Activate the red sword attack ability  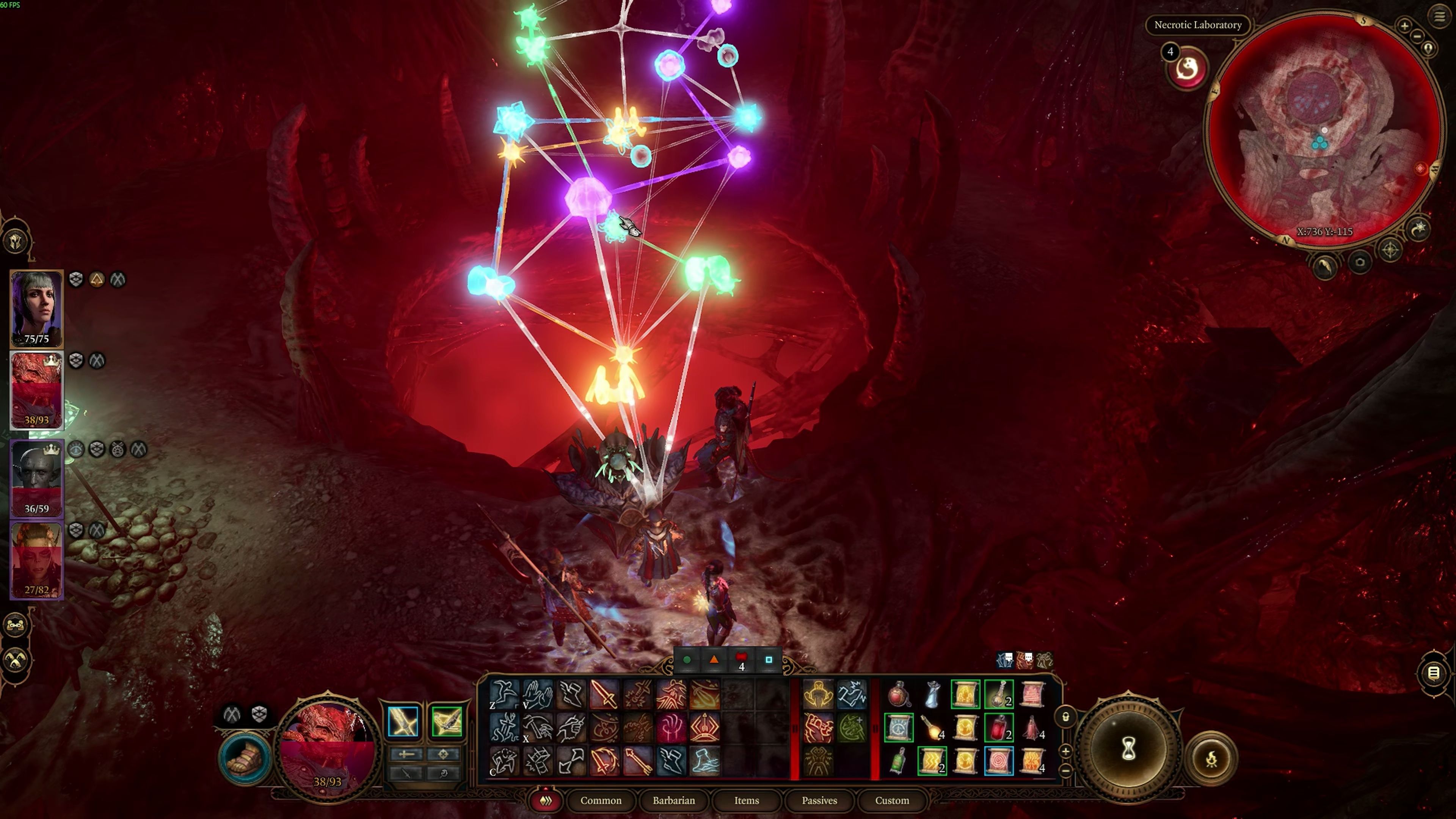[x=604, y=694]
